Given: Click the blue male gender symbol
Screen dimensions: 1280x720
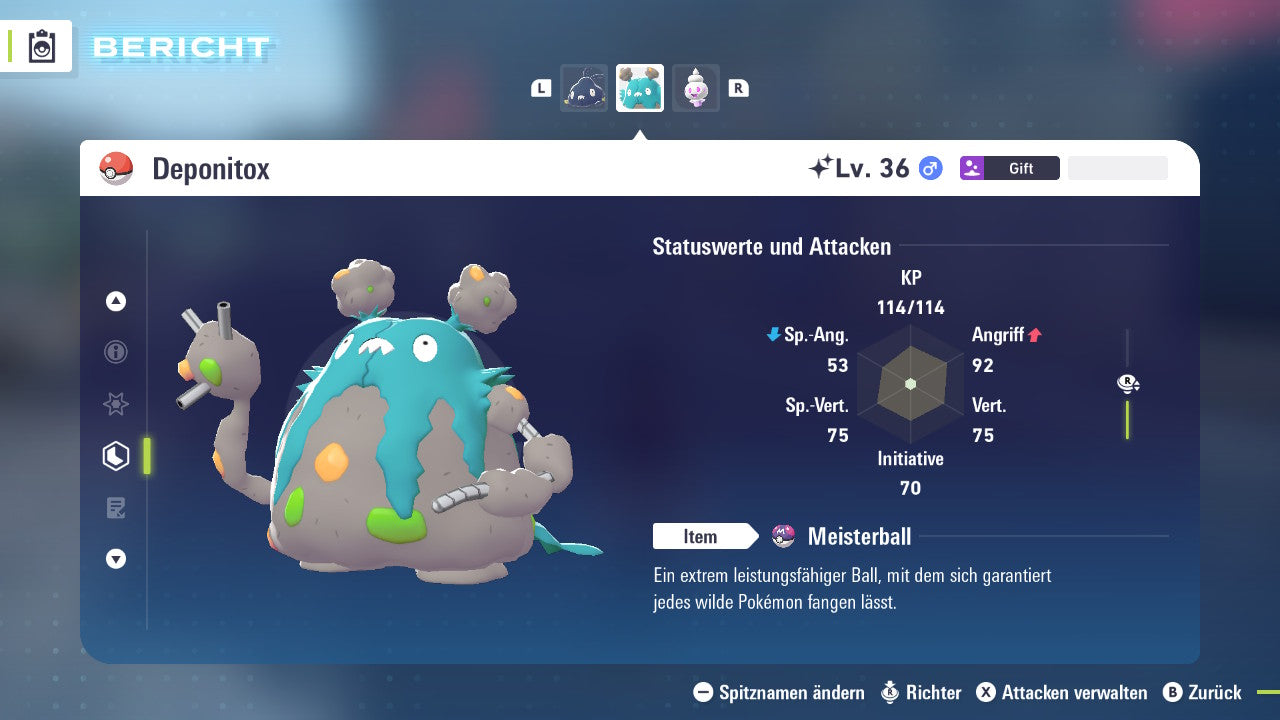Looking at the screenshot, I should 930,168.
